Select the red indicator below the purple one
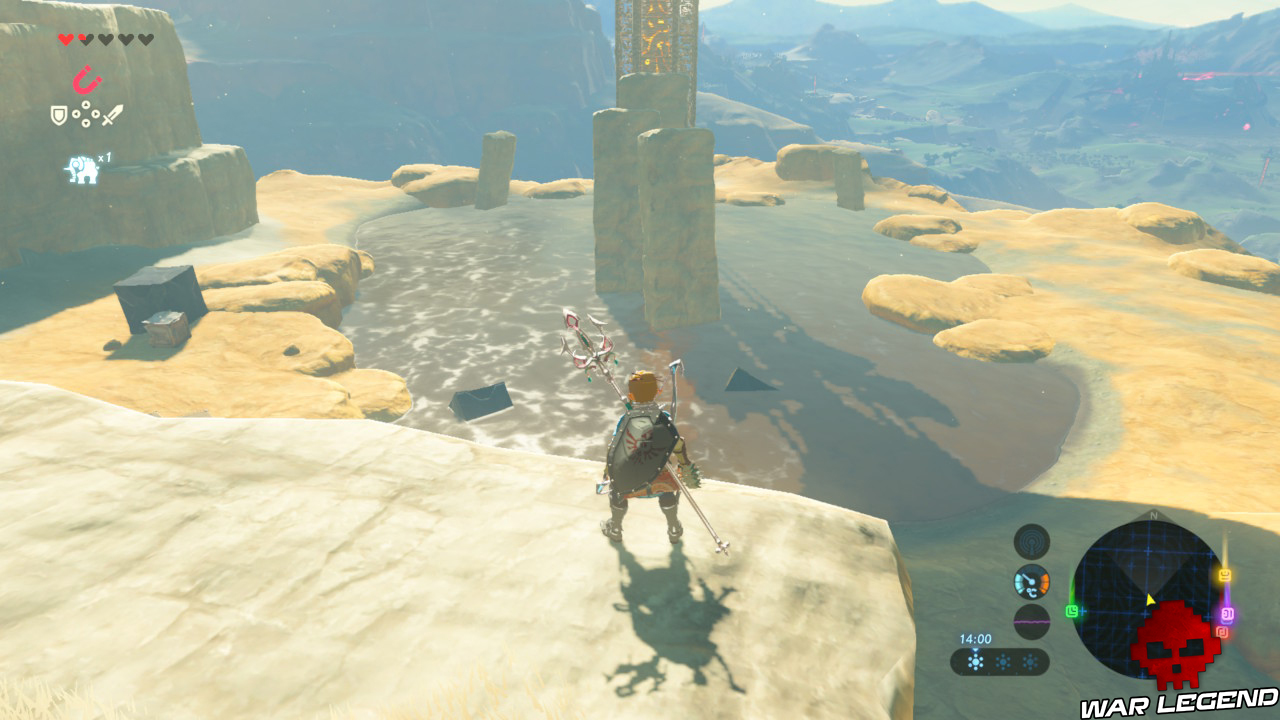 (1222, 632)
